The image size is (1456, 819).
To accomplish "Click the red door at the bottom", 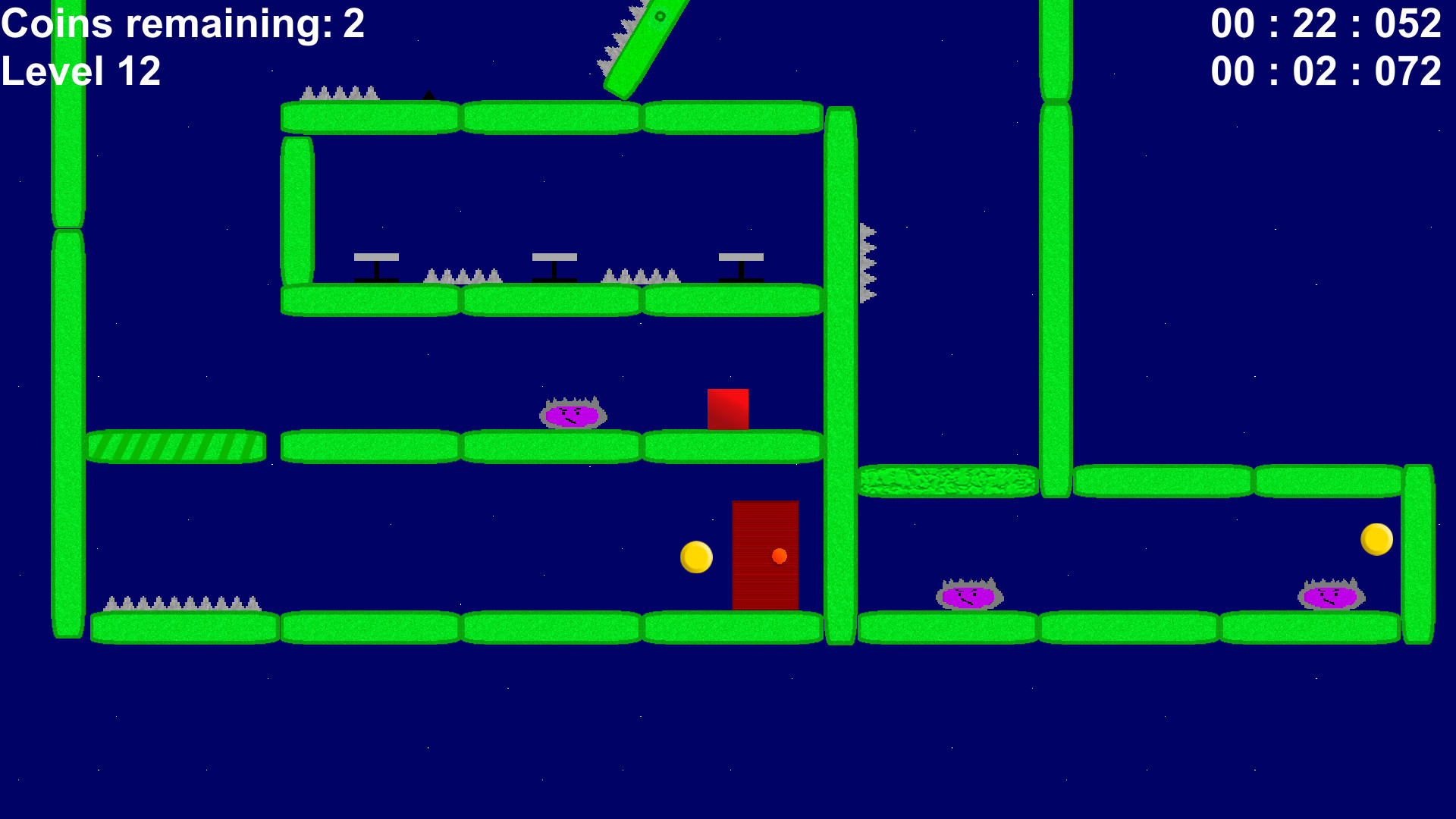I will point(765,556).
